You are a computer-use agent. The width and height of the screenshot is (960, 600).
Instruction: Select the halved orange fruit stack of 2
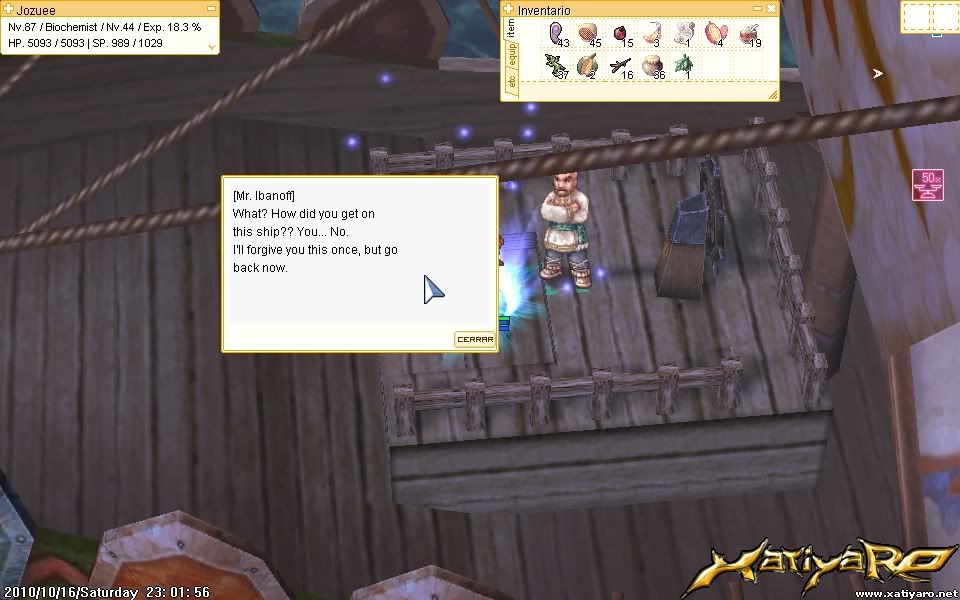click(x=587, y=66)
